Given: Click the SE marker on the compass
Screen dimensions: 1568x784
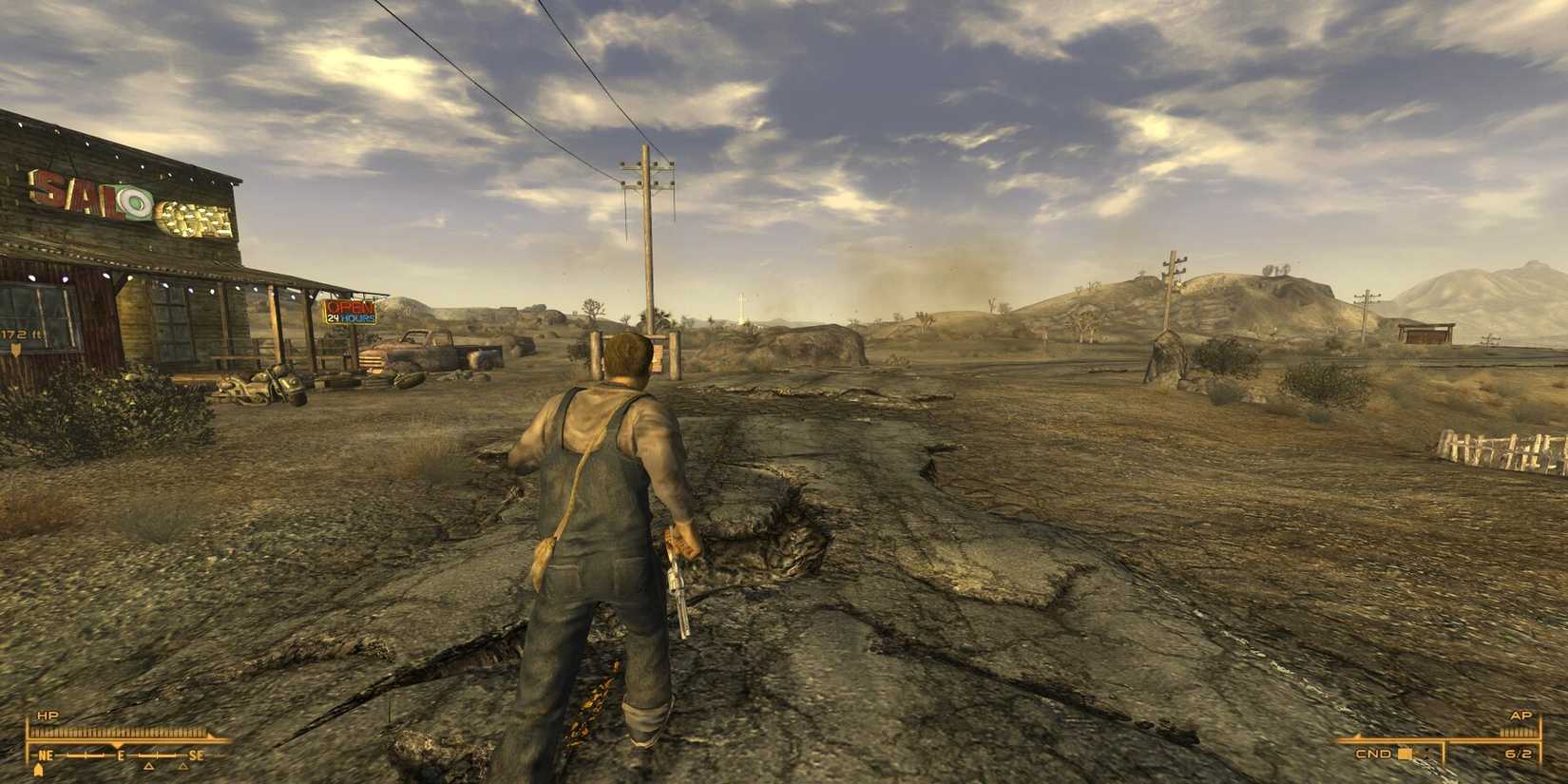Looking at the screenshot, I should tap(196, 755).
